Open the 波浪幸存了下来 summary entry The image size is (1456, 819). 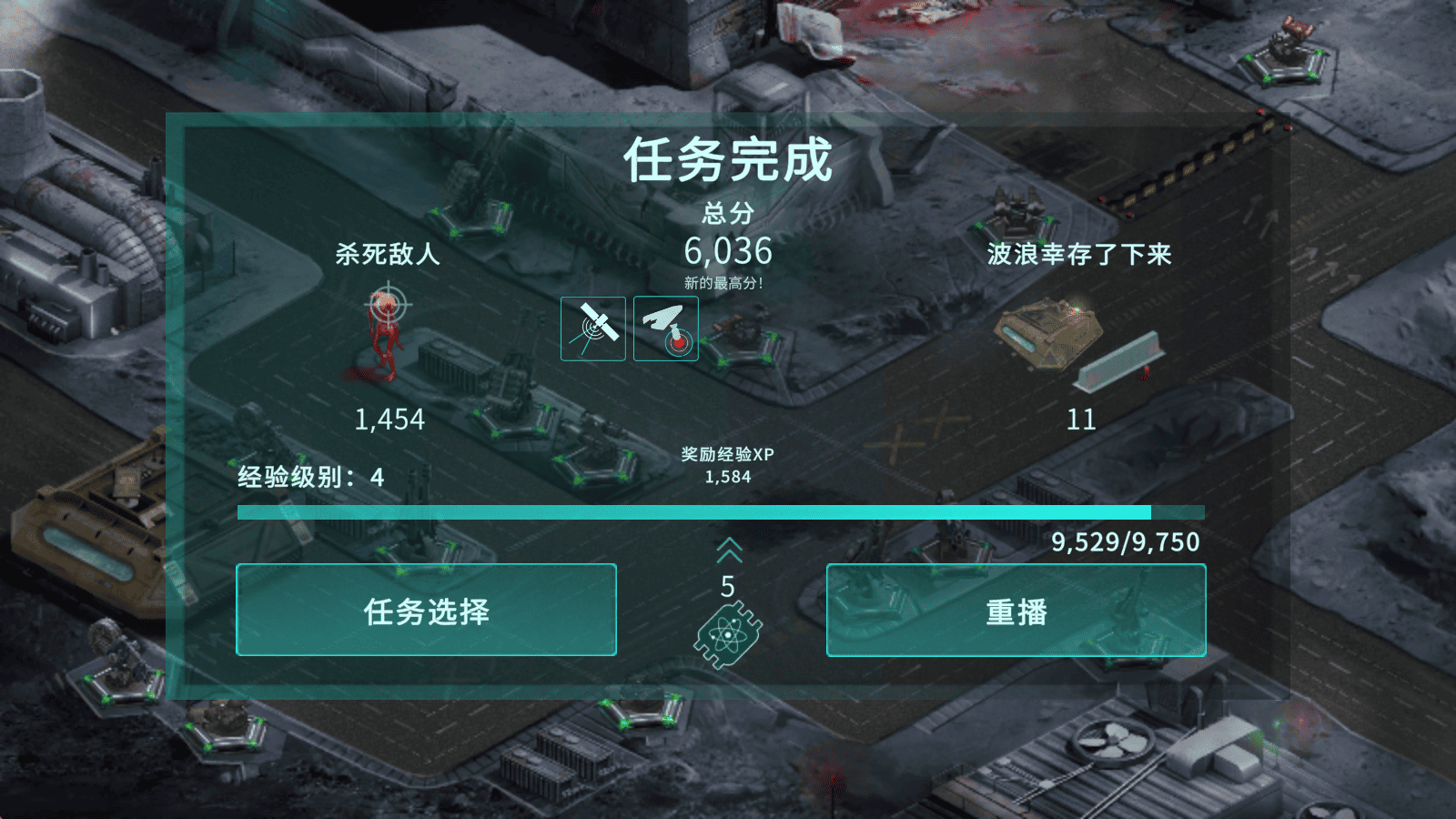click(1082, 256)
